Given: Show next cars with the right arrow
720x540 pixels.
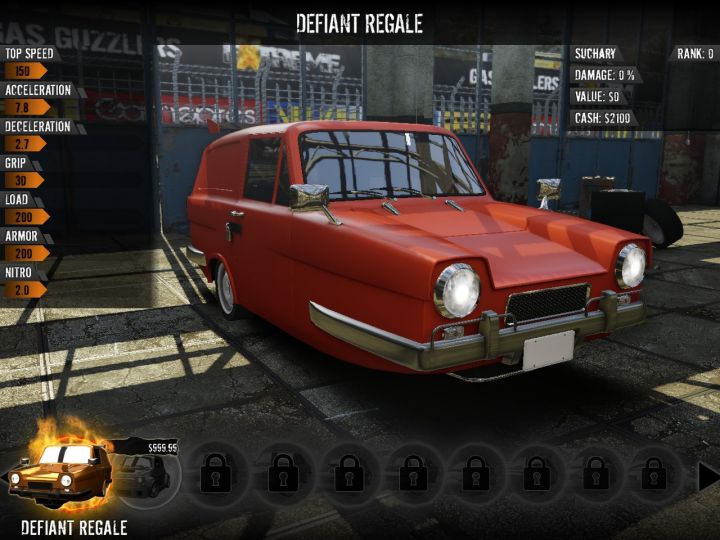Looking at the screenshot, I should click(x=707, y=476).
